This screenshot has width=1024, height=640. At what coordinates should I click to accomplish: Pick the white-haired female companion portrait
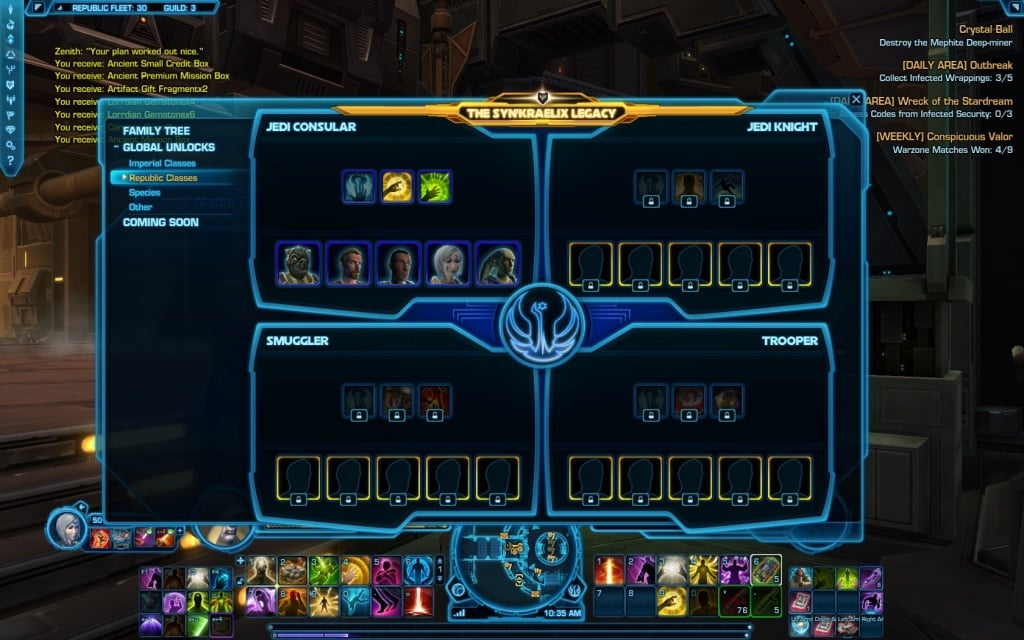tap(447, 264)
